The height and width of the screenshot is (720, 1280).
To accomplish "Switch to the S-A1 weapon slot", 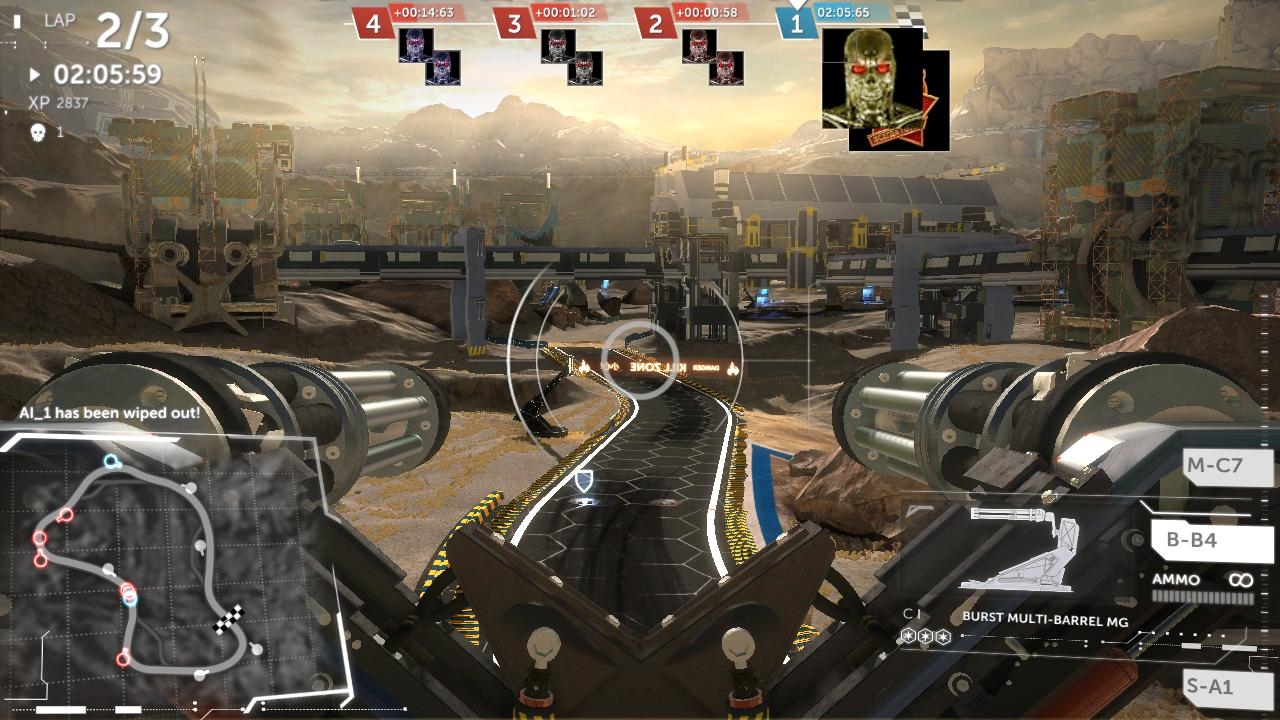I will click(1210, 687).
